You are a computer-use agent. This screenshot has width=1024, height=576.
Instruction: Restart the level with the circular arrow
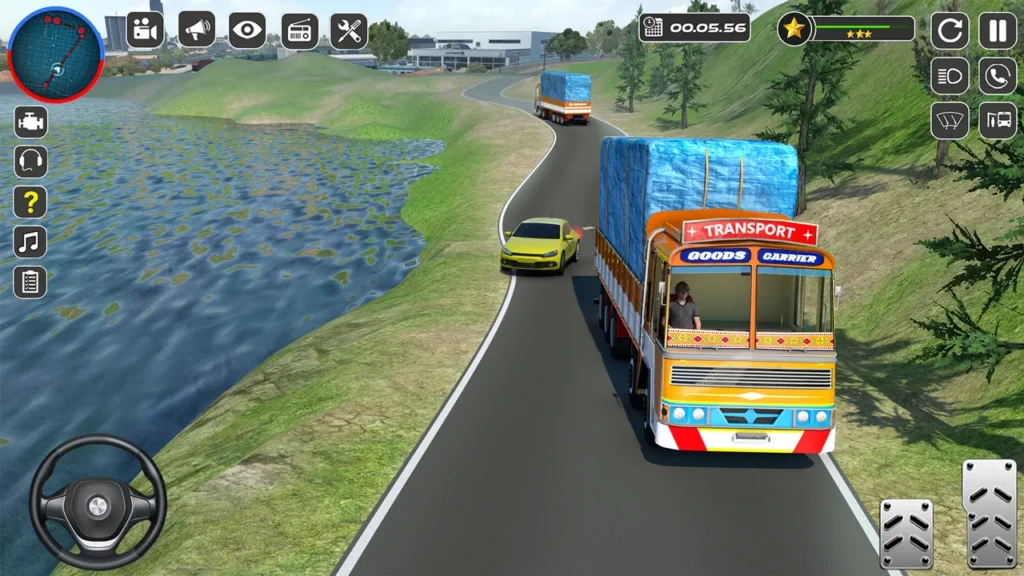click(x=950, y=30)
